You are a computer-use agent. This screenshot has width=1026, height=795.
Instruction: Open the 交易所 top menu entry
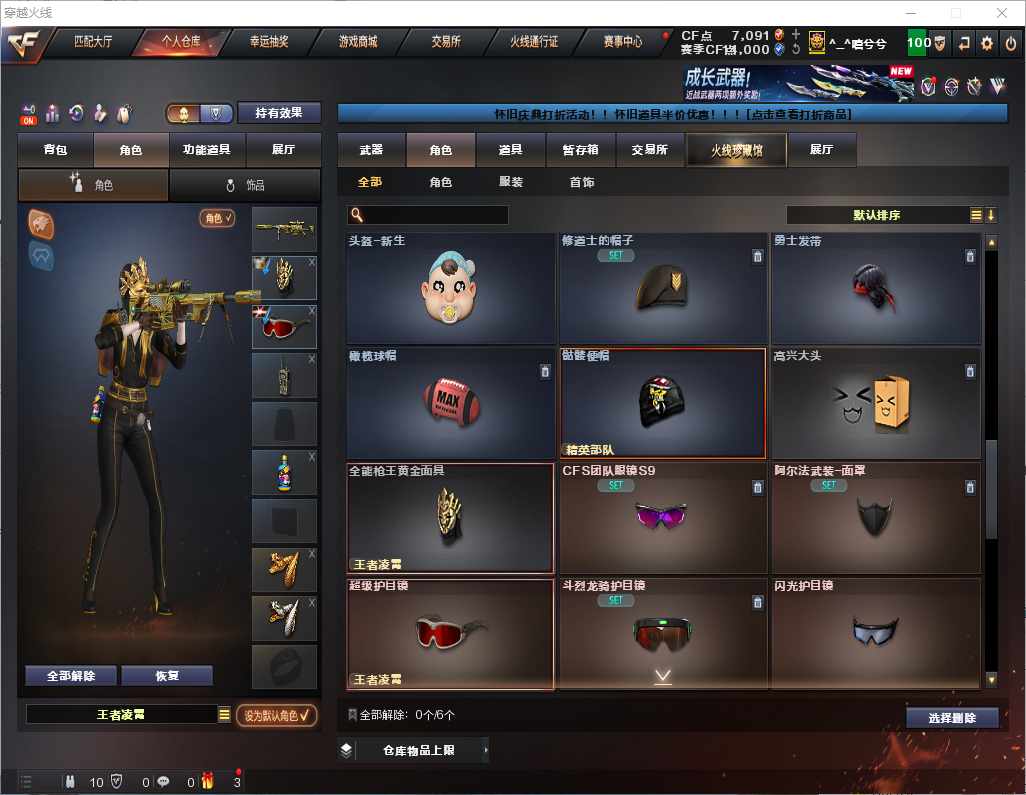pos(446,42)
